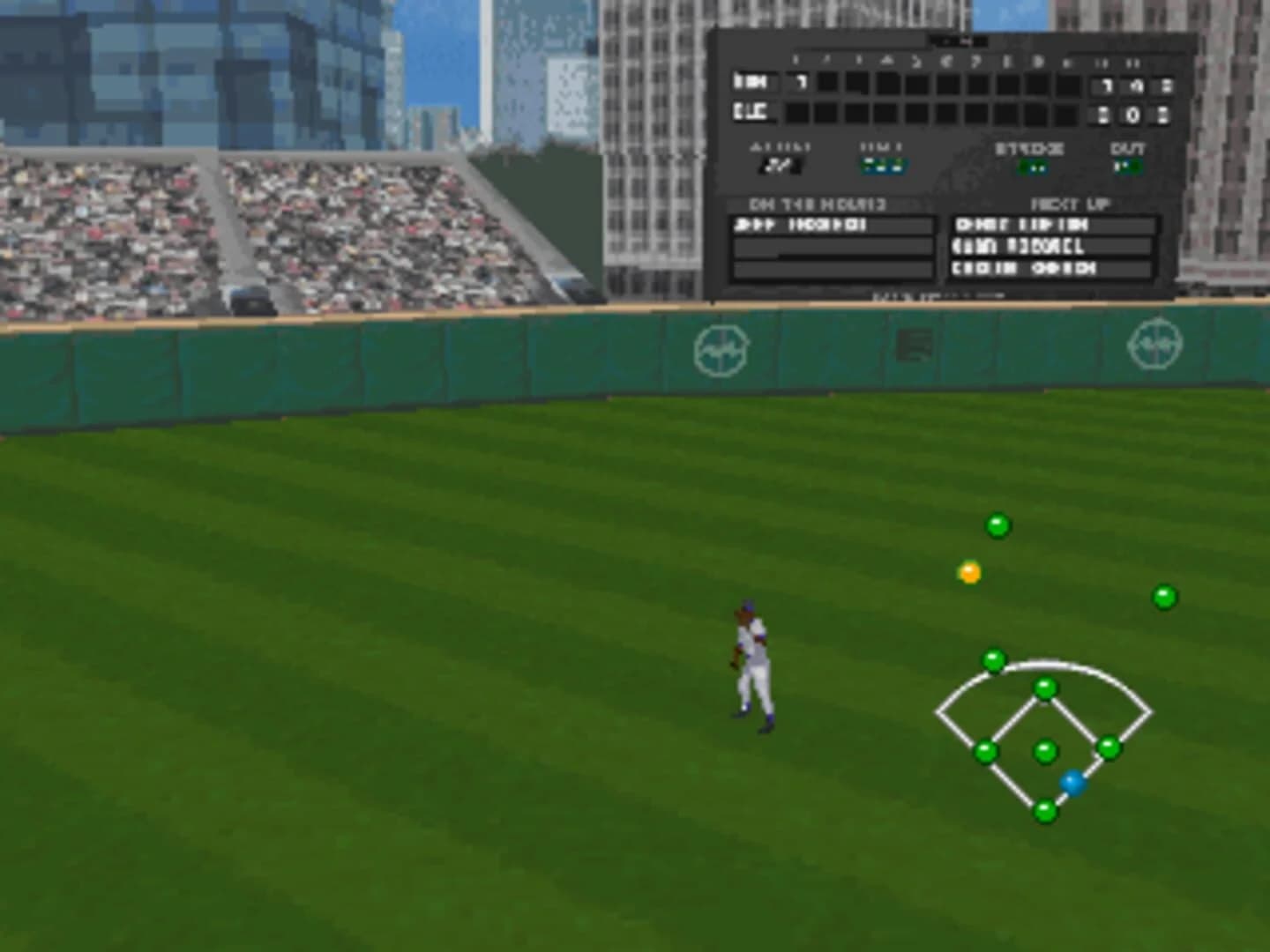The height and width of the screenshot is (952, 1270).
Task: Click the yellow ball marker on the field radar
Action: point(971,573)
